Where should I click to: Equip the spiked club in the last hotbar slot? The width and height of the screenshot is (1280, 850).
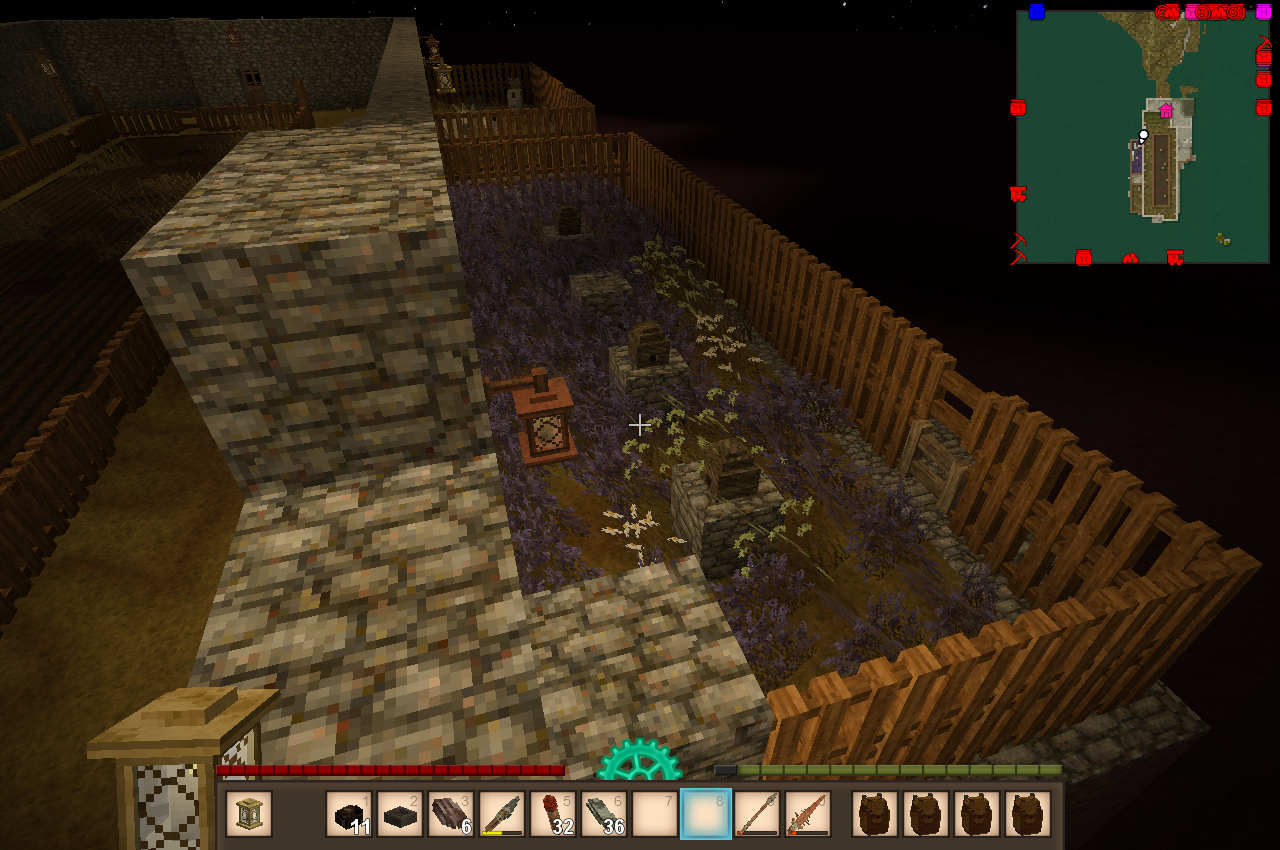coord(808,814)
